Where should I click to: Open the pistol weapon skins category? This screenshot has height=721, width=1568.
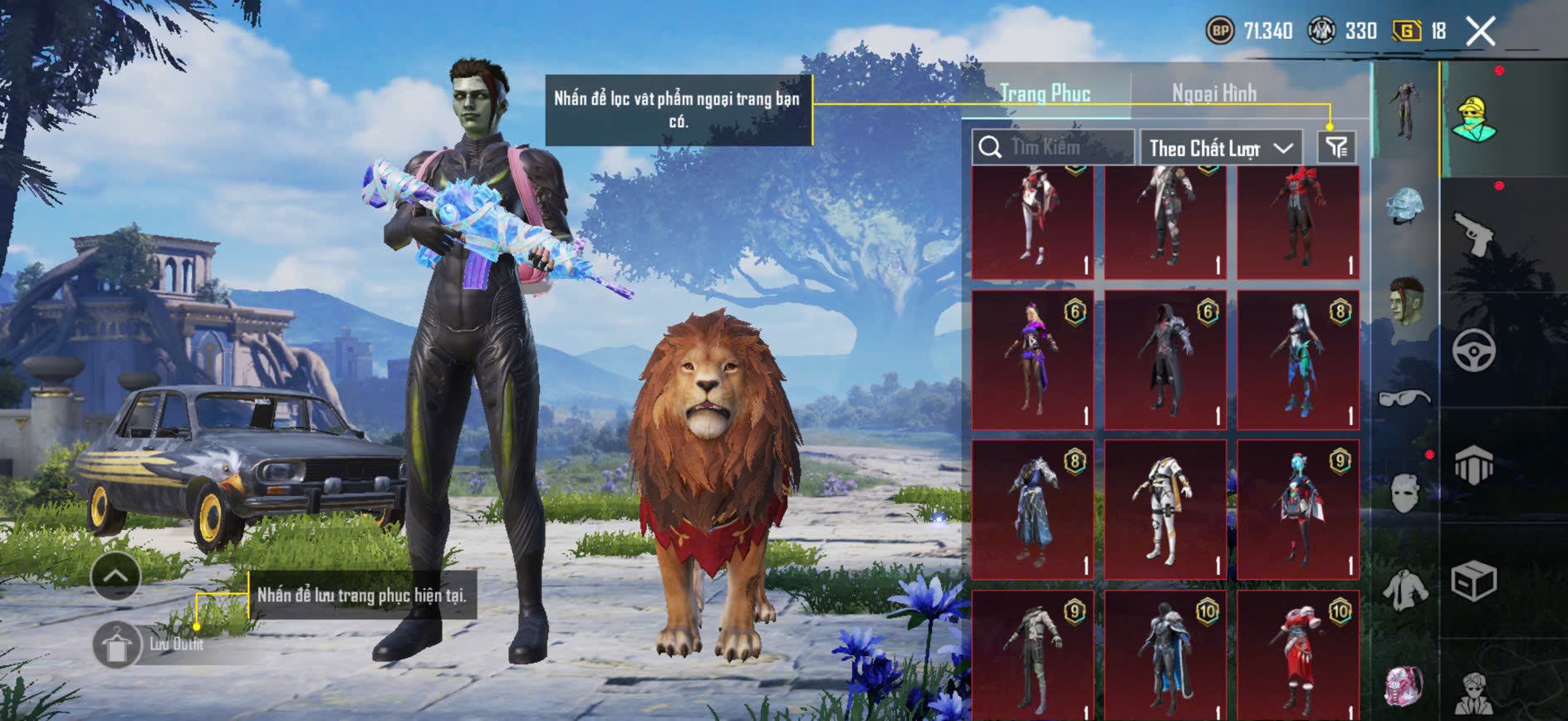tap(1473, 233)
